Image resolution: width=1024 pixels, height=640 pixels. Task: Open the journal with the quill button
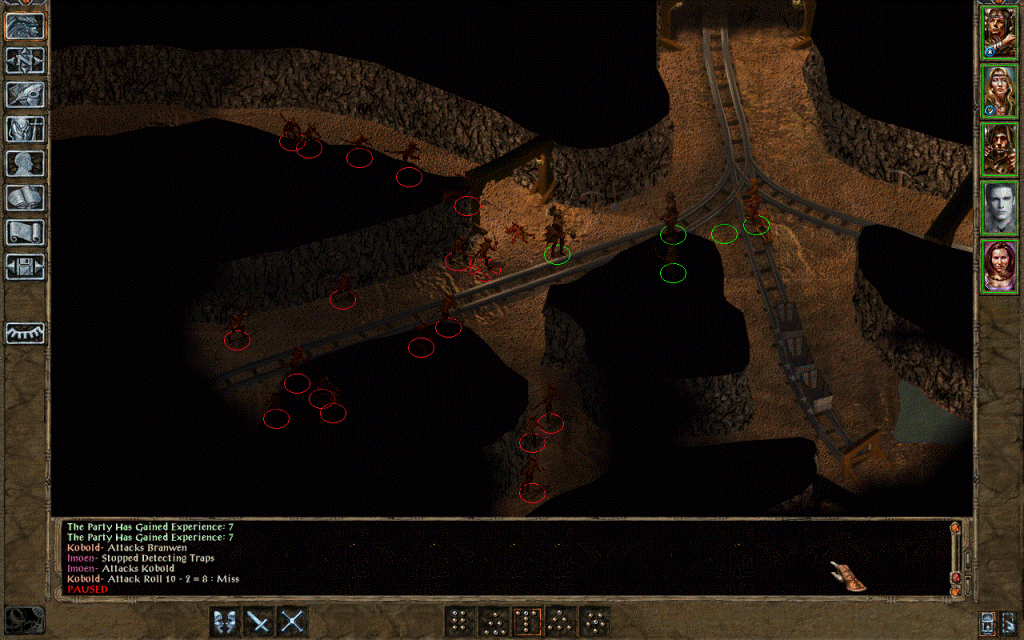tap(24, 95)
